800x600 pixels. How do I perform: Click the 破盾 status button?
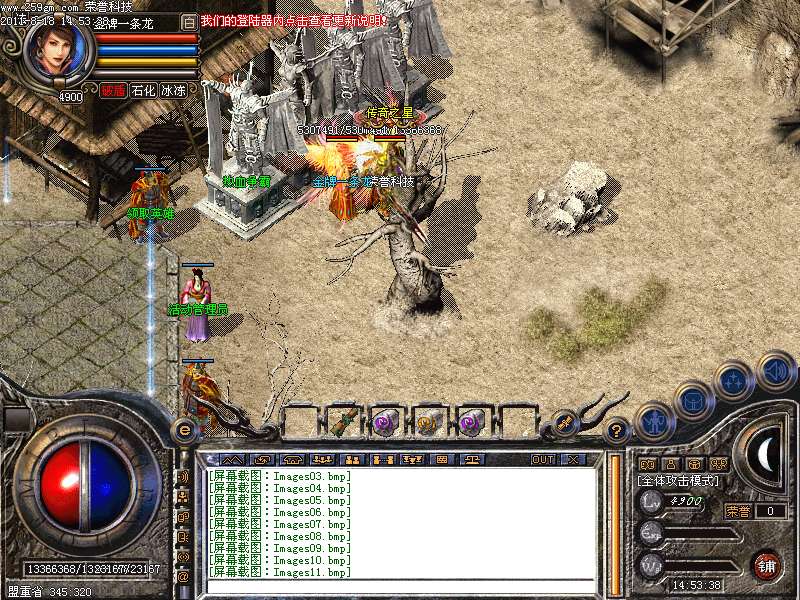(113, 90)
